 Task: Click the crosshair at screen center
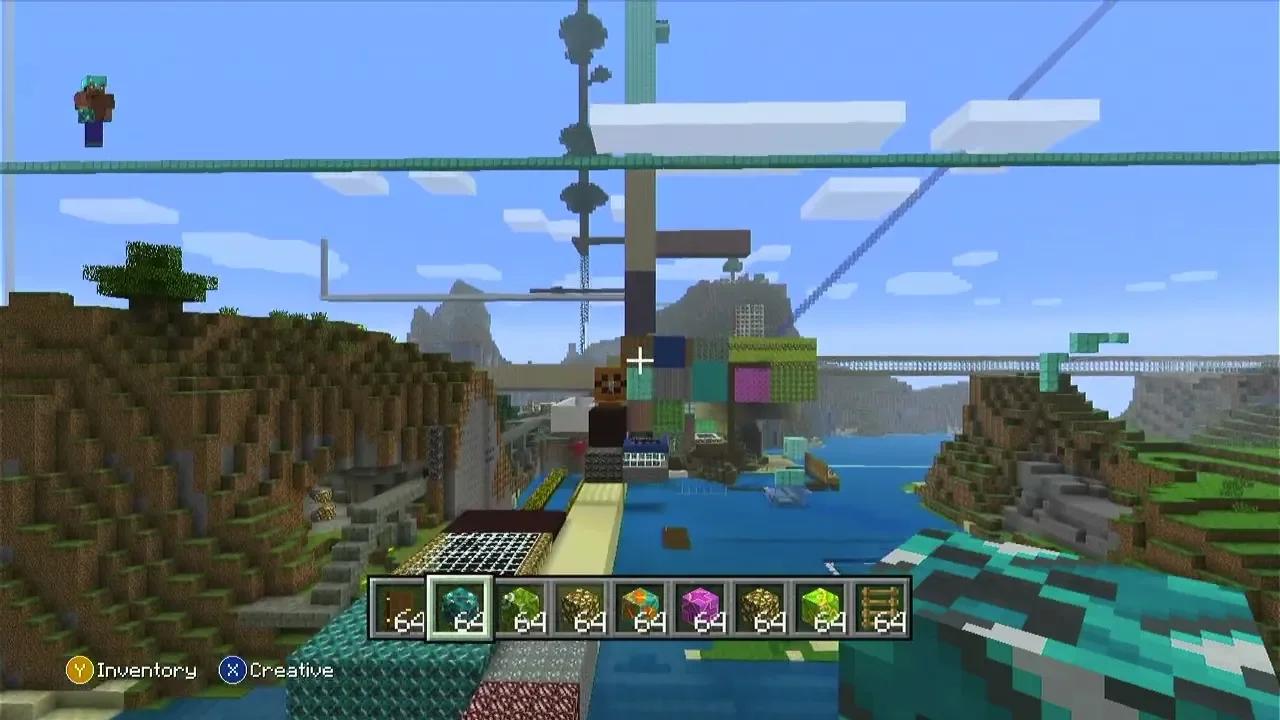point(639,360)
